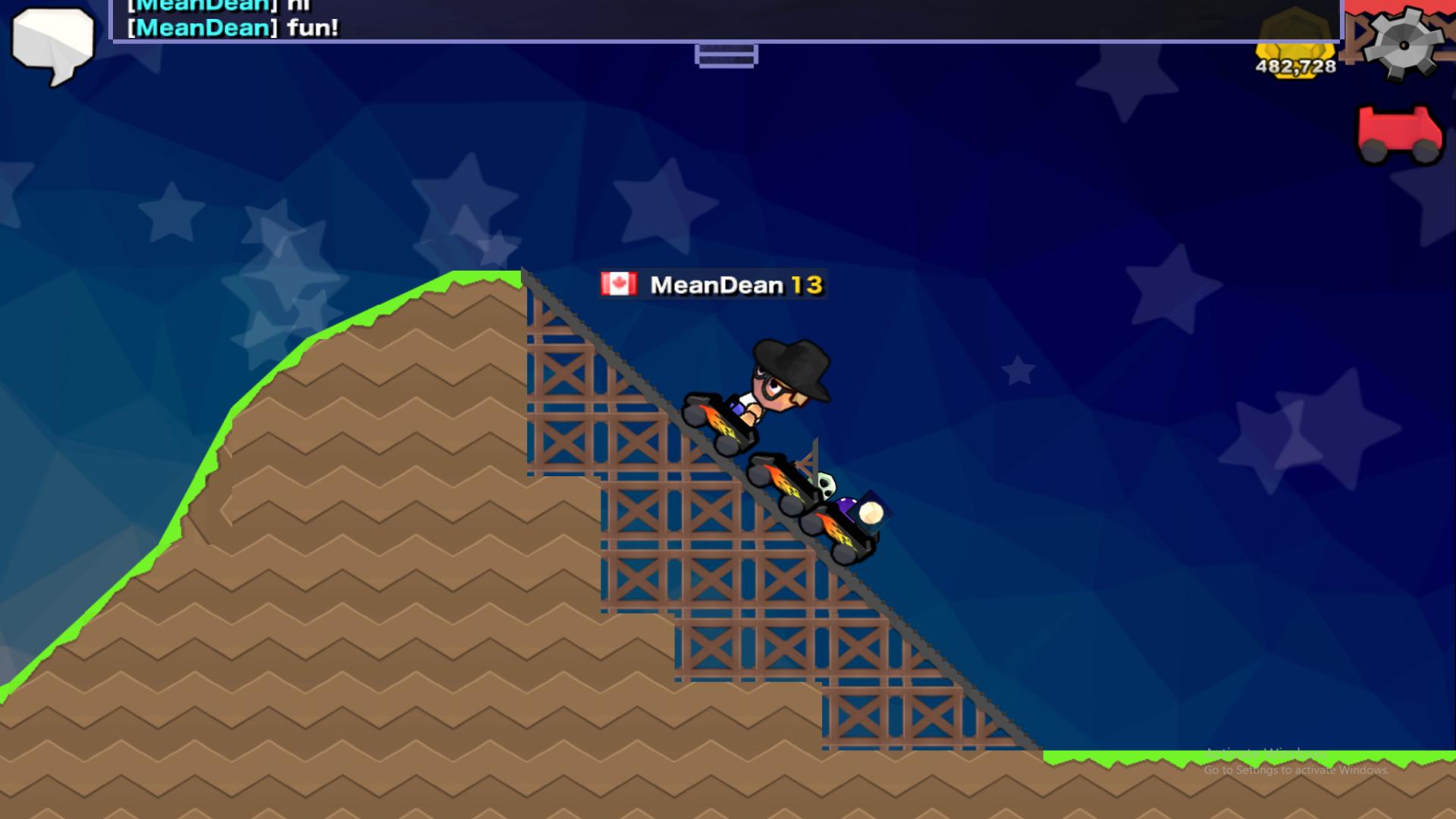Click the MeanDean chat message panel

click(x=726, y=20)
